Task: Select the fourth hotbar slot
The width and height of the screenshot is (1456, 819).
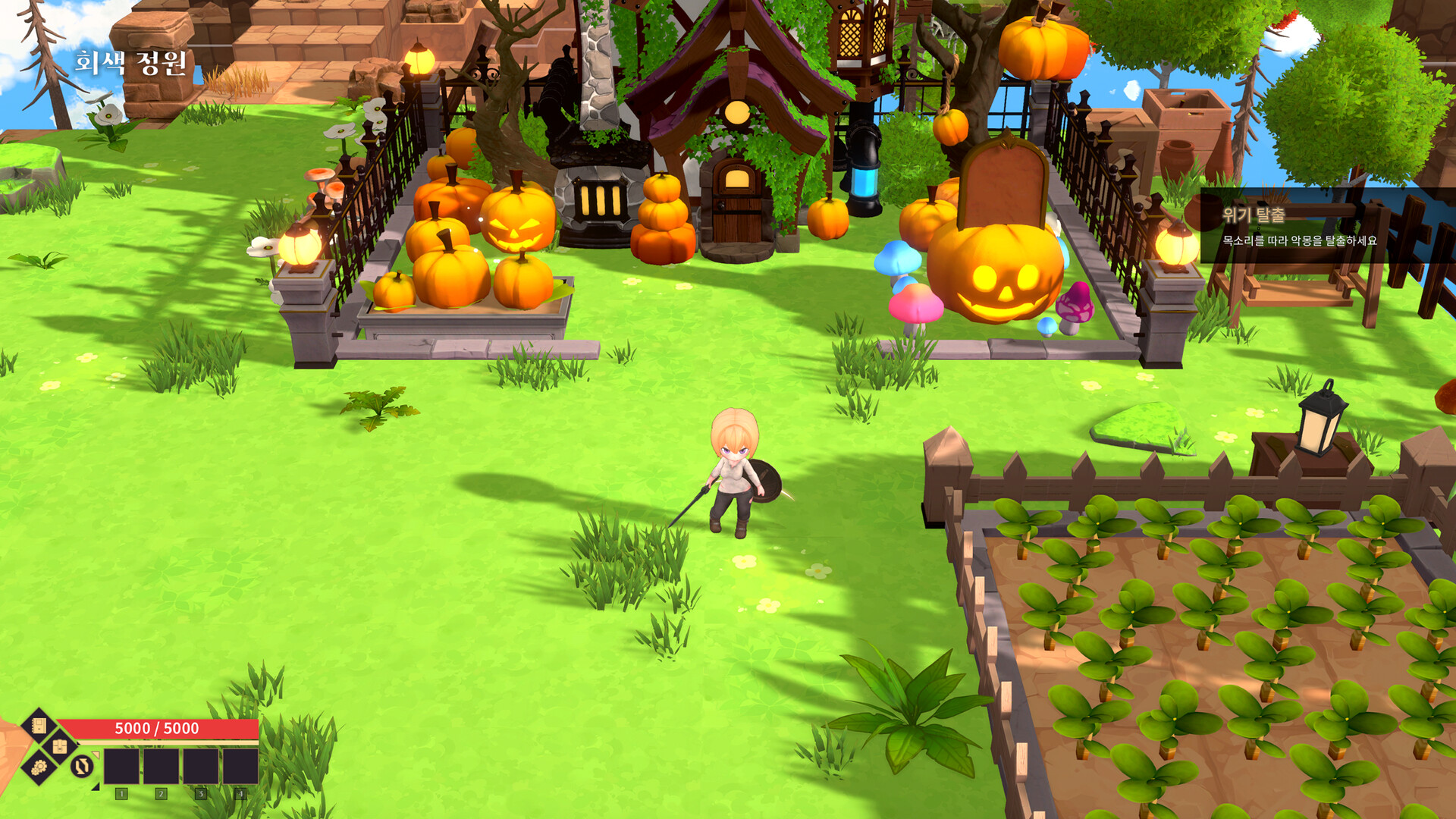Action: point(241,766)
